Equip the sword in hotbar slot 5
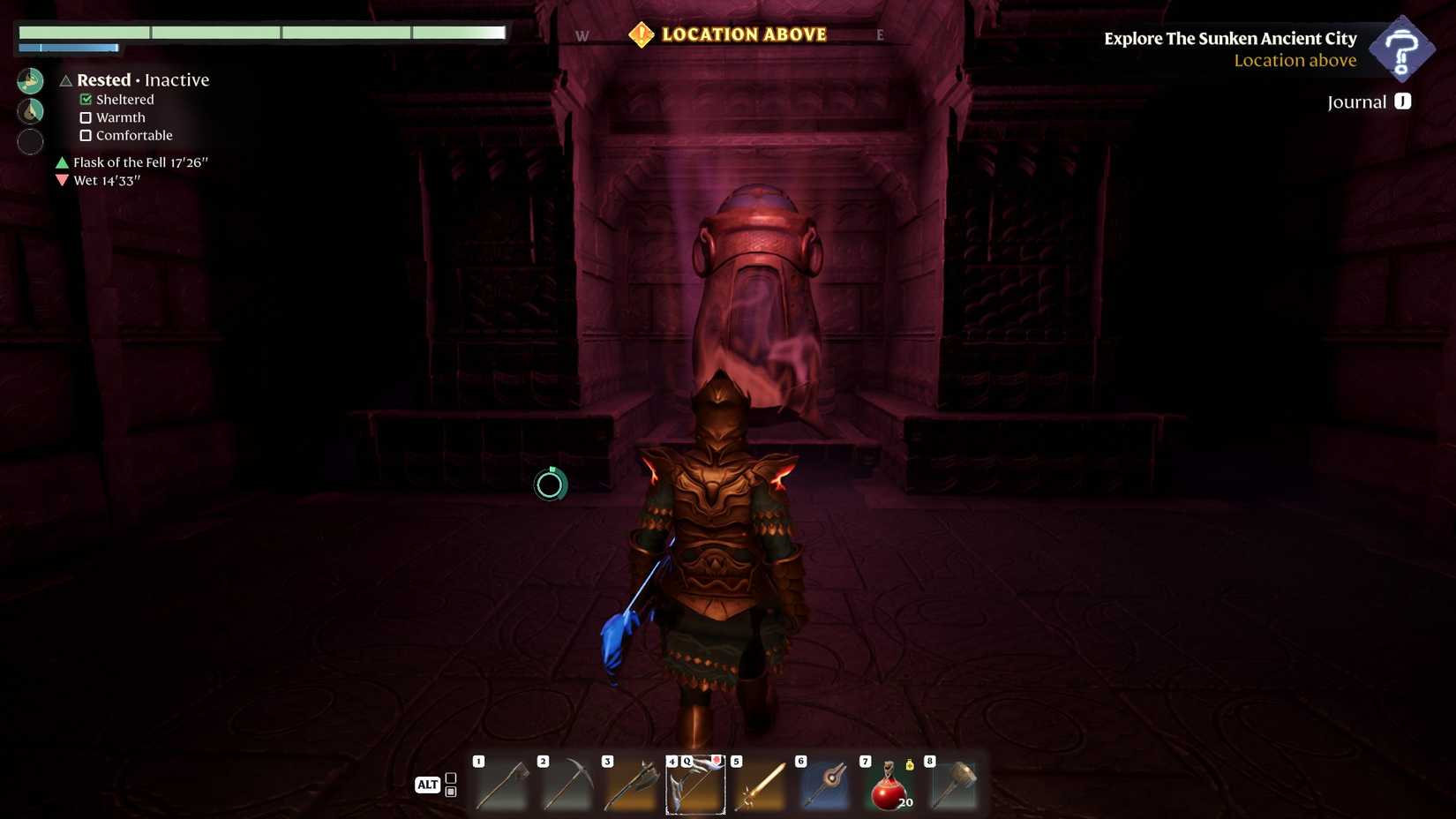The image size is (1456, 819). click(760, 783)
